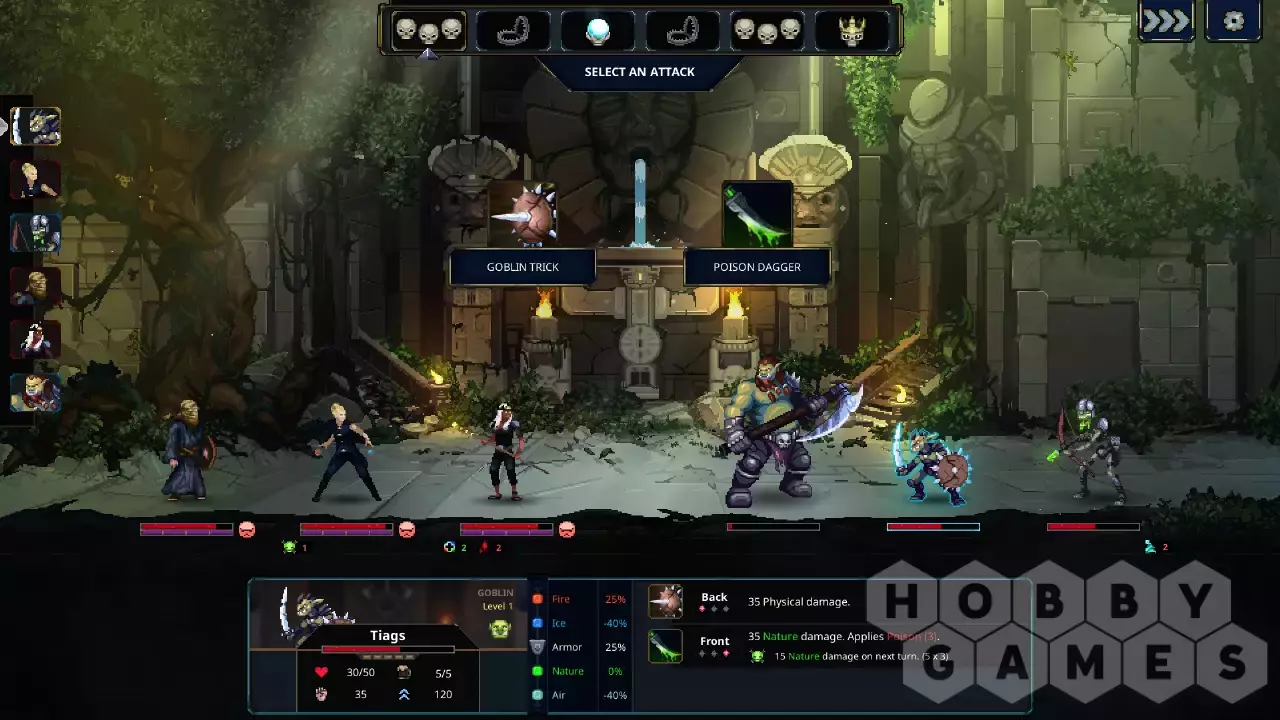
Task: Click the red-bandana woman turn-order portrait
Action: pyautogui.click(x=36, y=340)
